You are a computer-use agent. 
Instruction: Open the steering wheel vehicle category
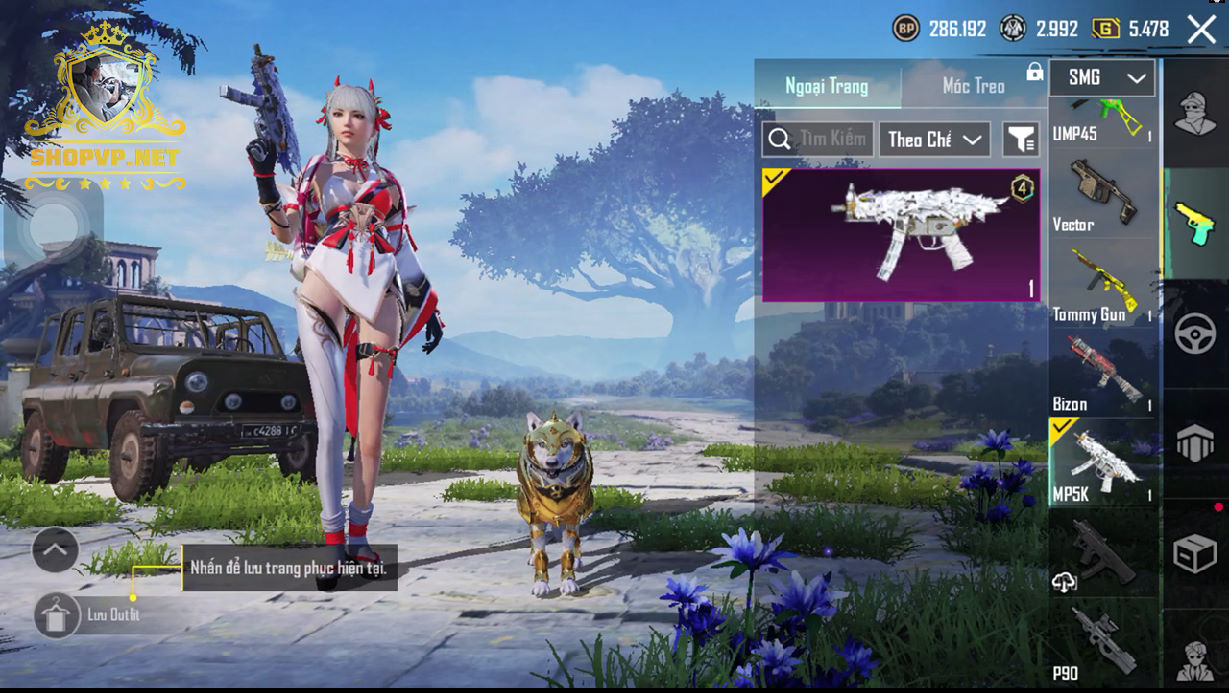pyautogui.click(x=1194, y=334)
